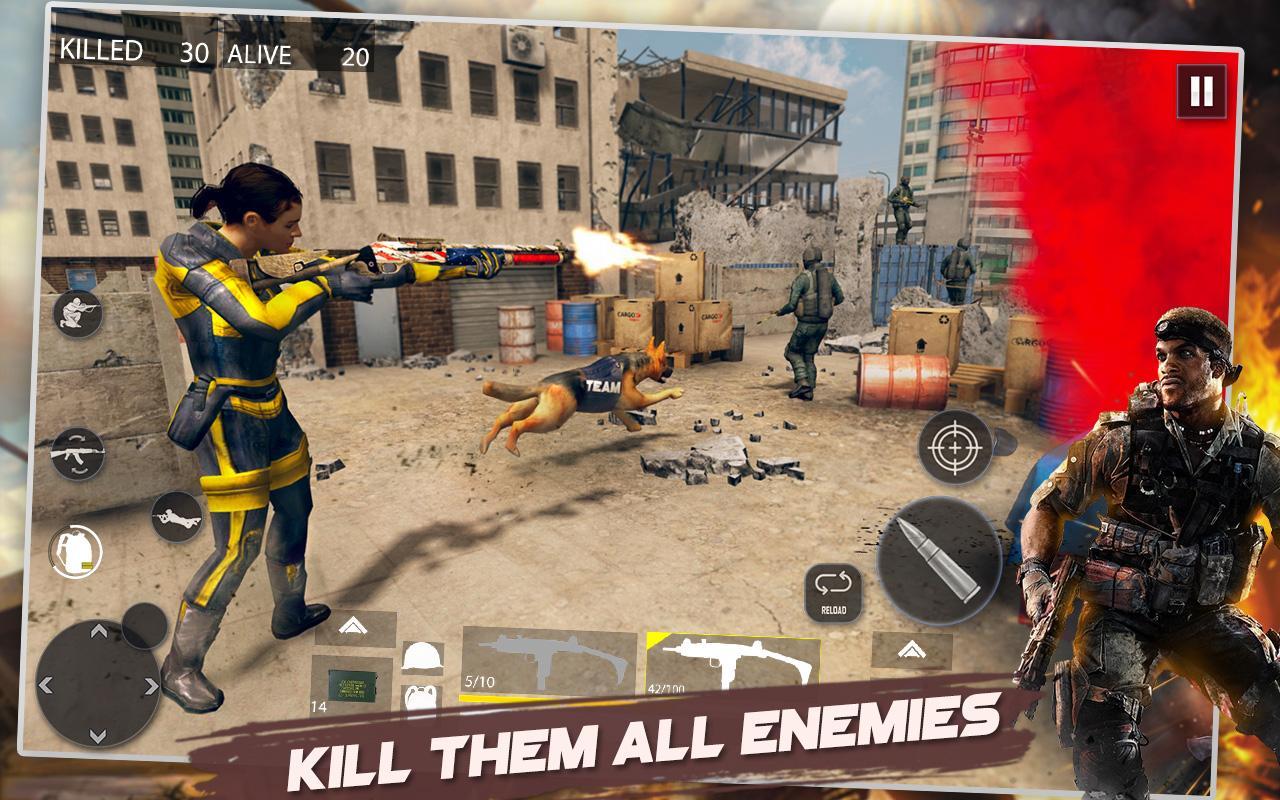
Task: Tap the bunny mask item icon
Action: coord(420,699)
